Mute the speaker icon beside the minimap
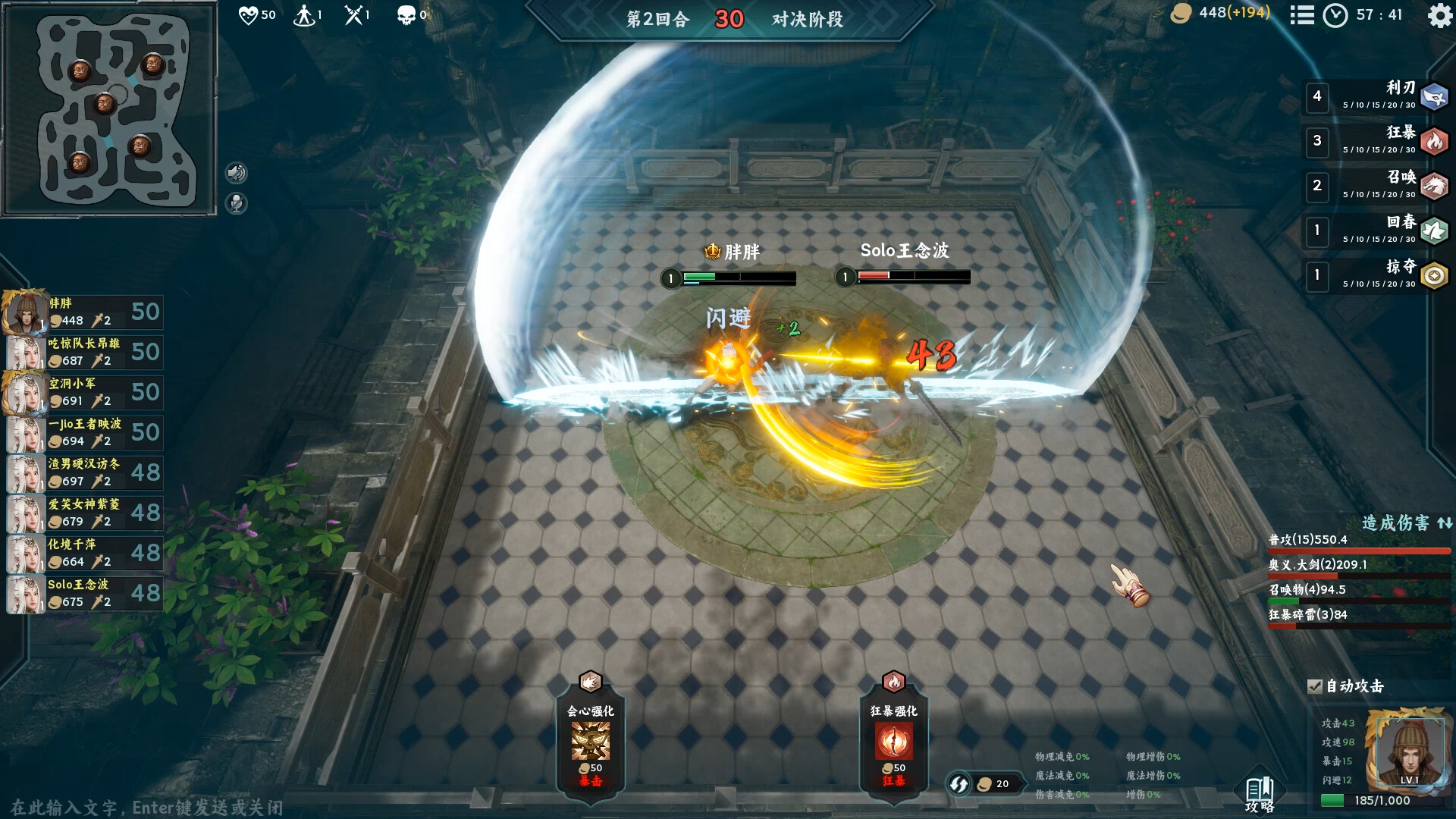The image size is (1456, 819). pos(237,172)
